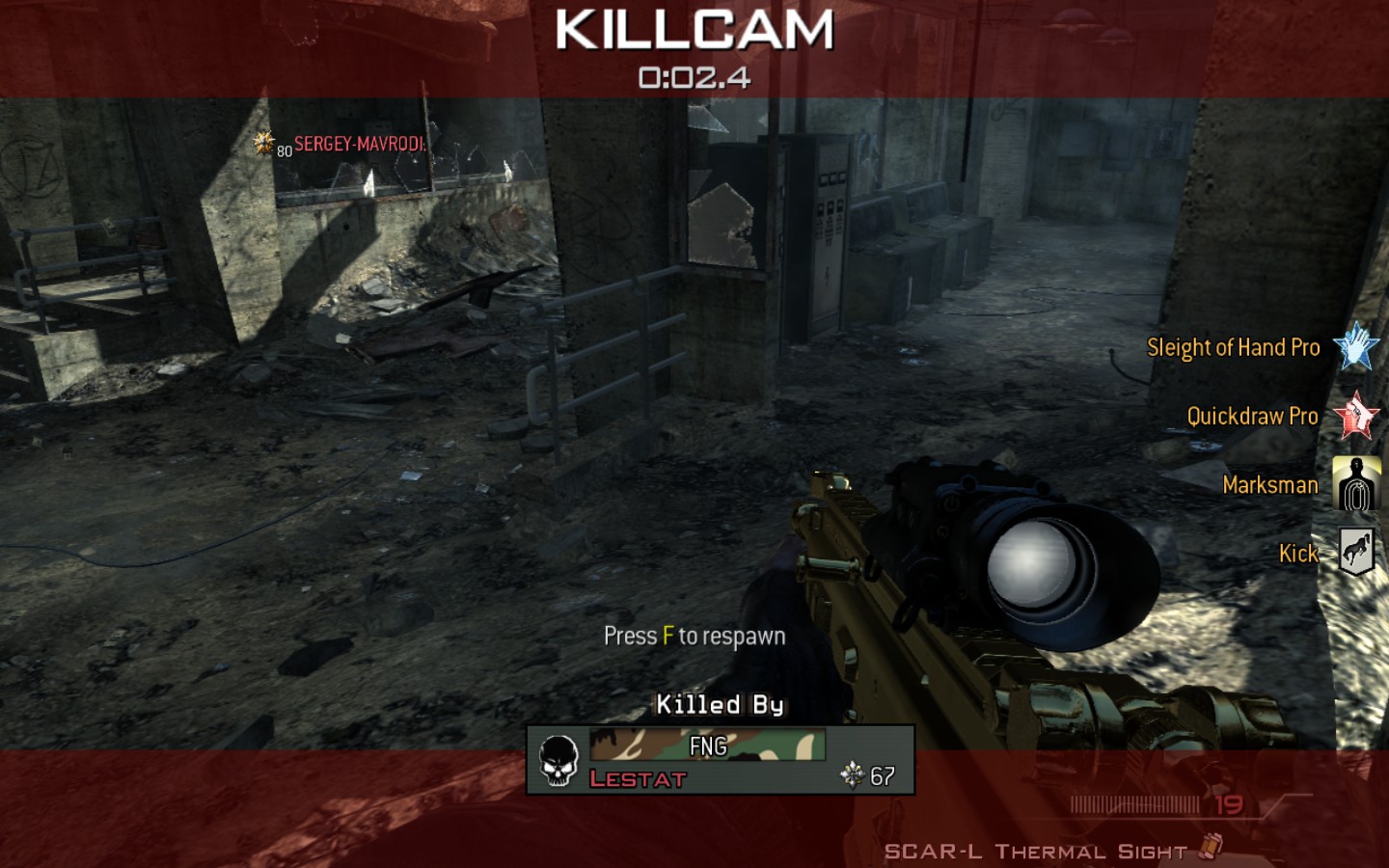Inspect the Marksman proficiency target icon
Viewport: 1389px width, 868px height.
click(x=1355, y=484)
